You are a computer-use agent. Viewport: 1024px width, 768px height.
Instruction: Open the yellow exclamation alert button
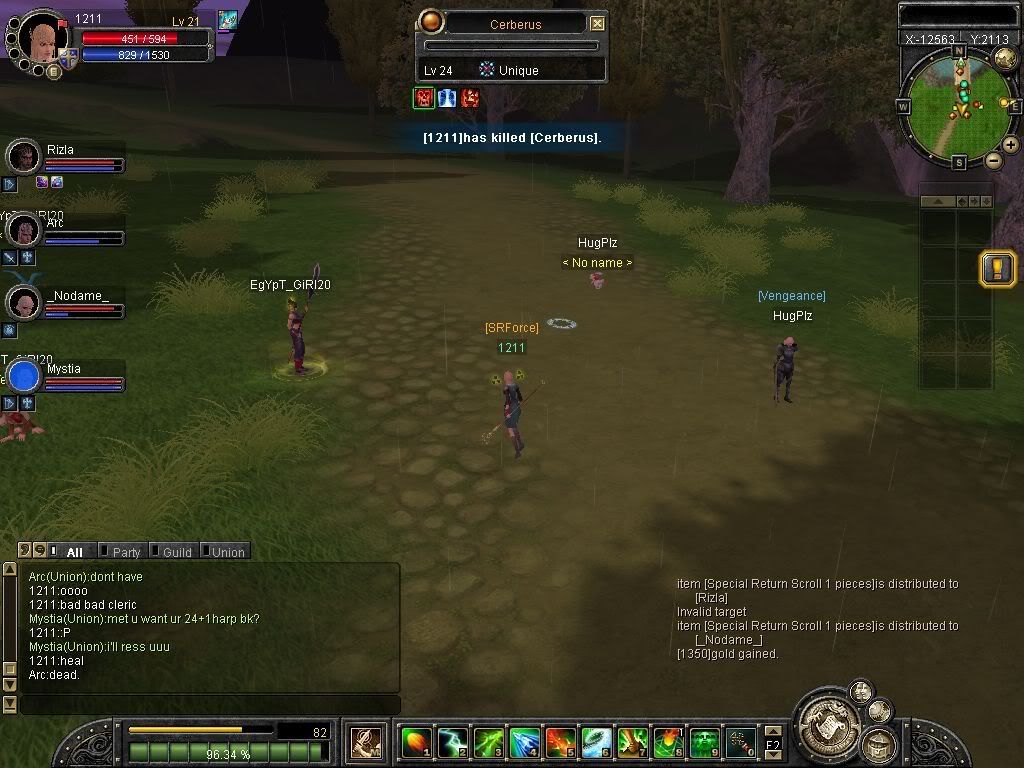(x=998, y=269)
